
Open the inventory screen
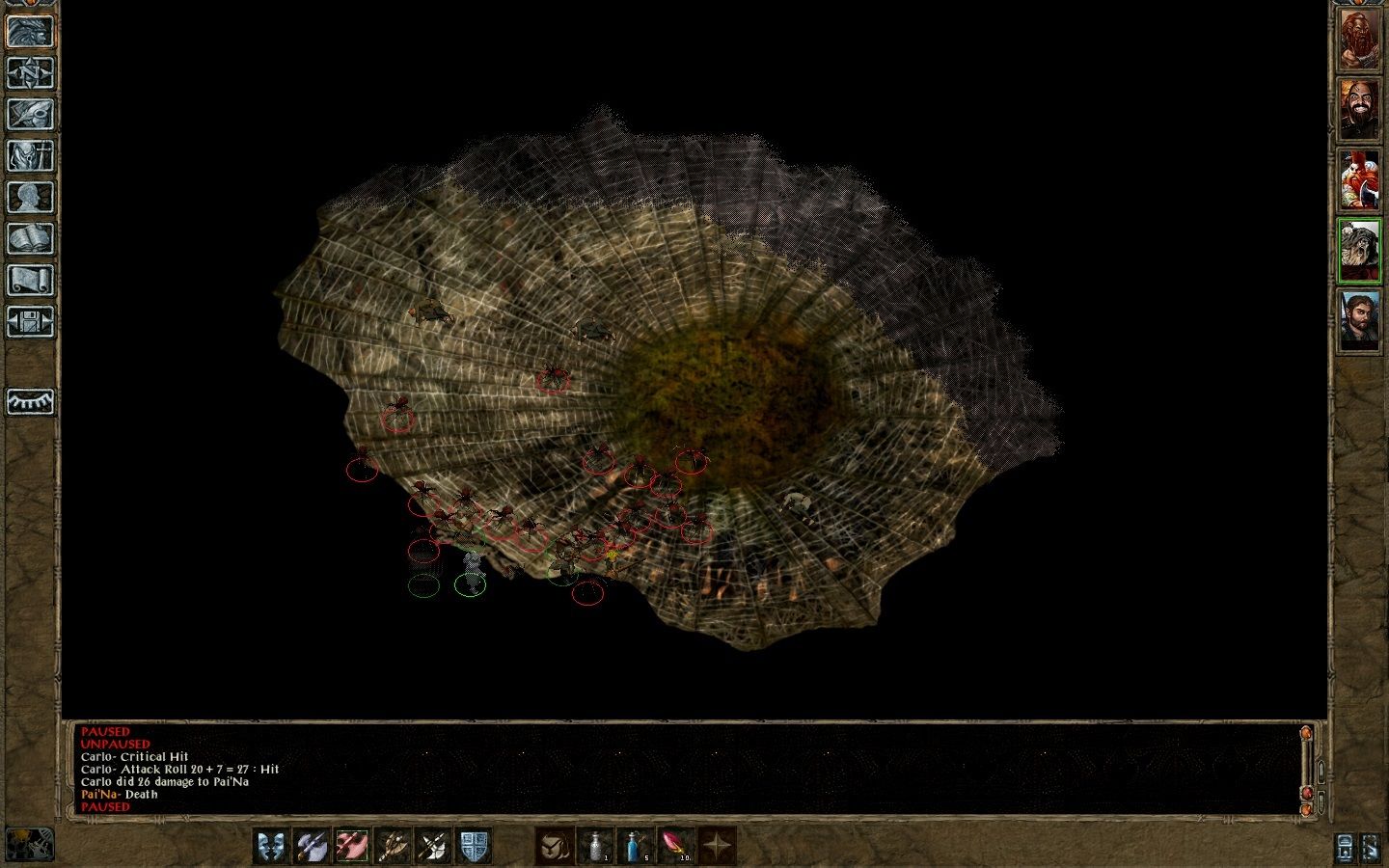click(28, 154)
